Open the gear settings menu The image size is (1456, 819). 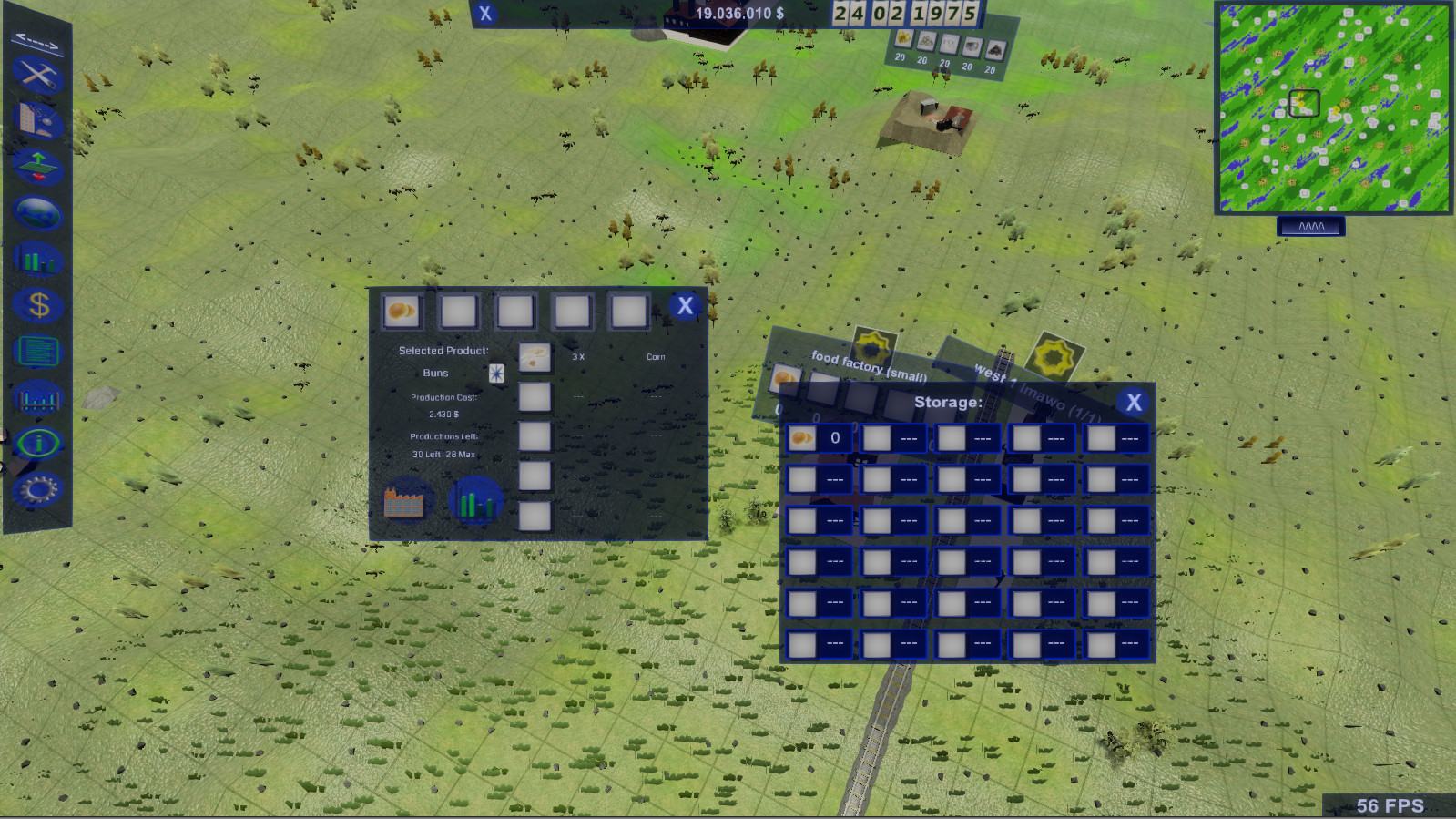point(37,490)
